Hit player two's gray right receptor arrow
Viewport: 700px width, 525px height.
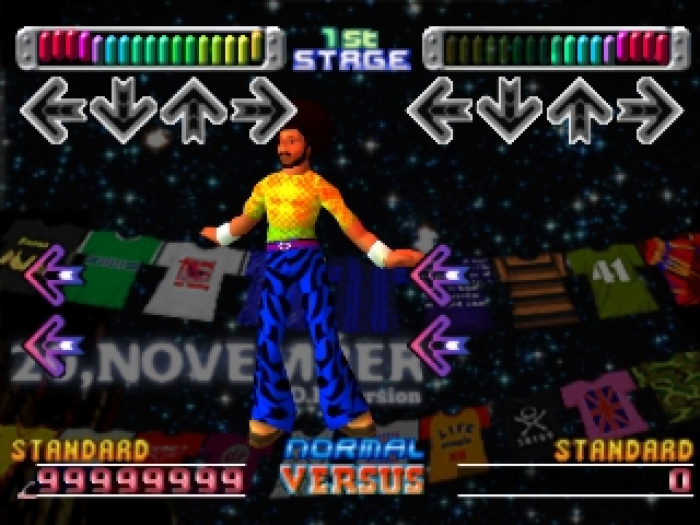tap(649, 110)
